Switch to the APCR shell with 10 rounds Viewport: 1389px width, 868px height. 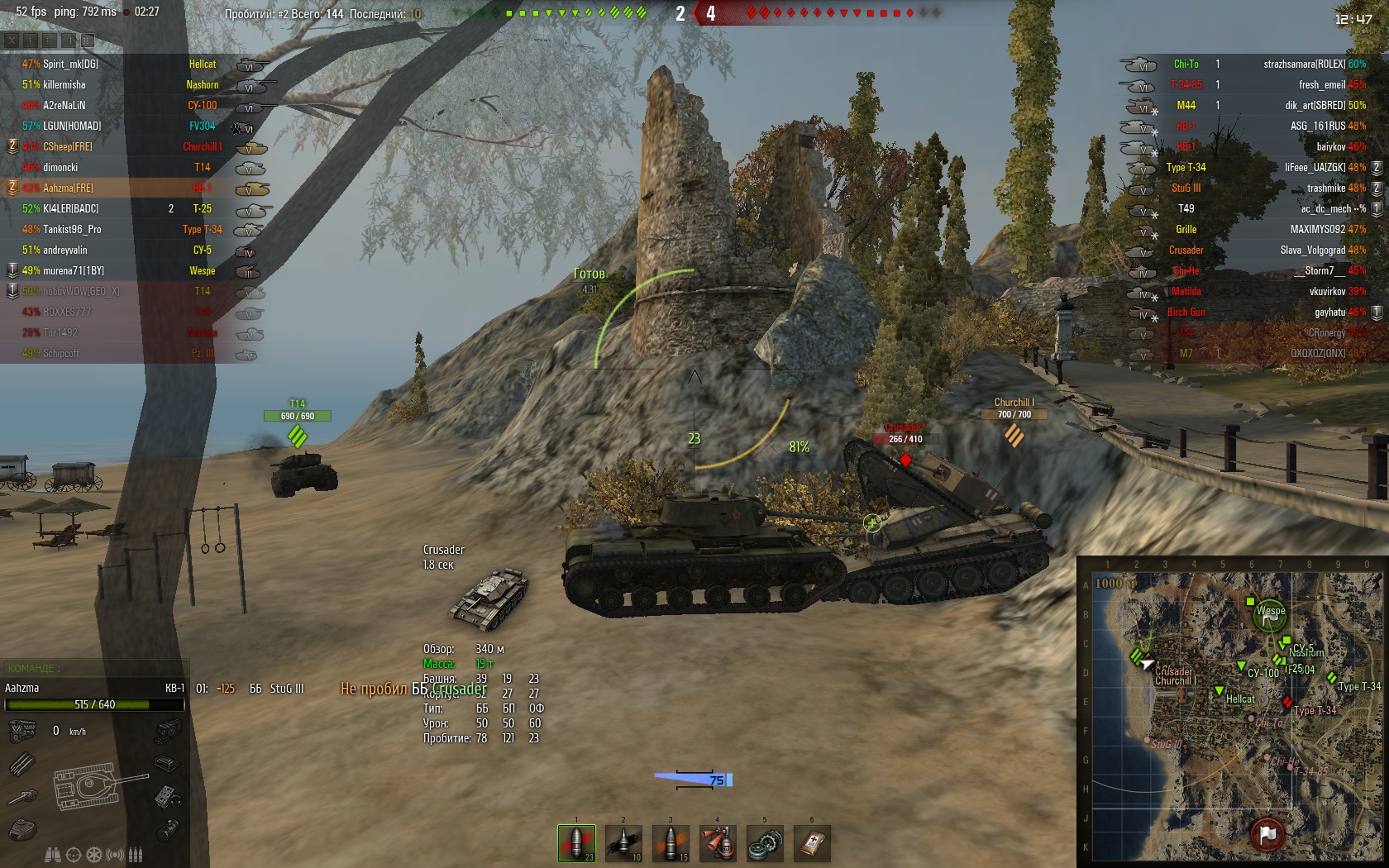tap(623, 843)
